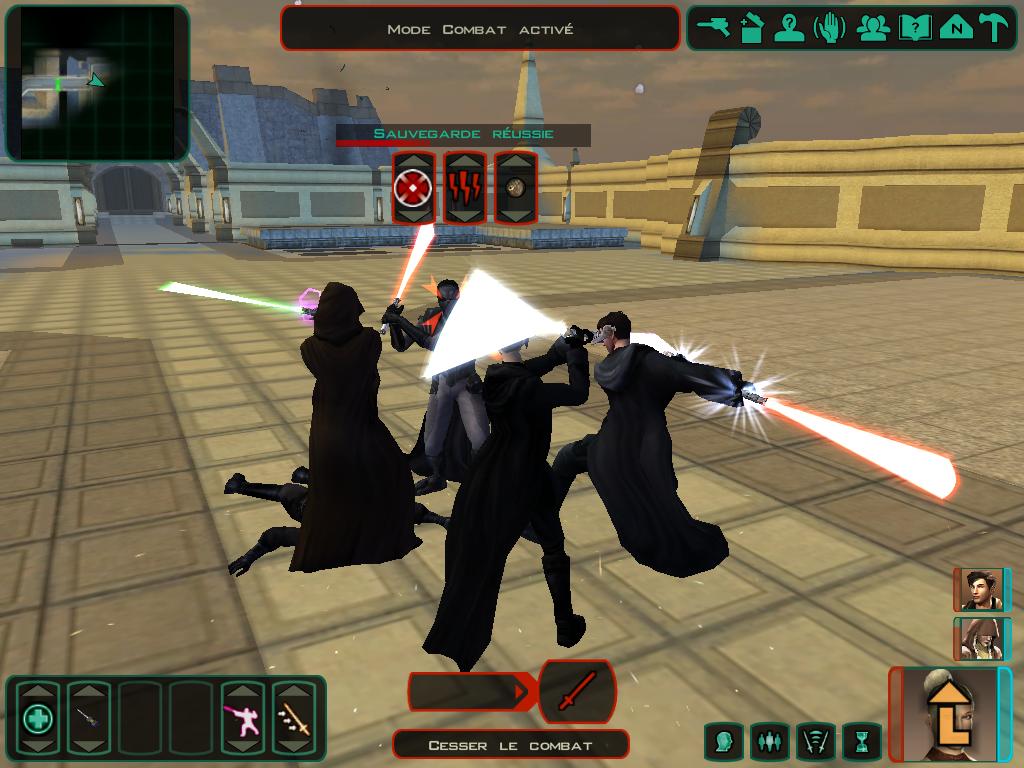Activate the pink lightsaber fighter stance
The height and width of the screenshot is (768, 1024).
point(243,717)
